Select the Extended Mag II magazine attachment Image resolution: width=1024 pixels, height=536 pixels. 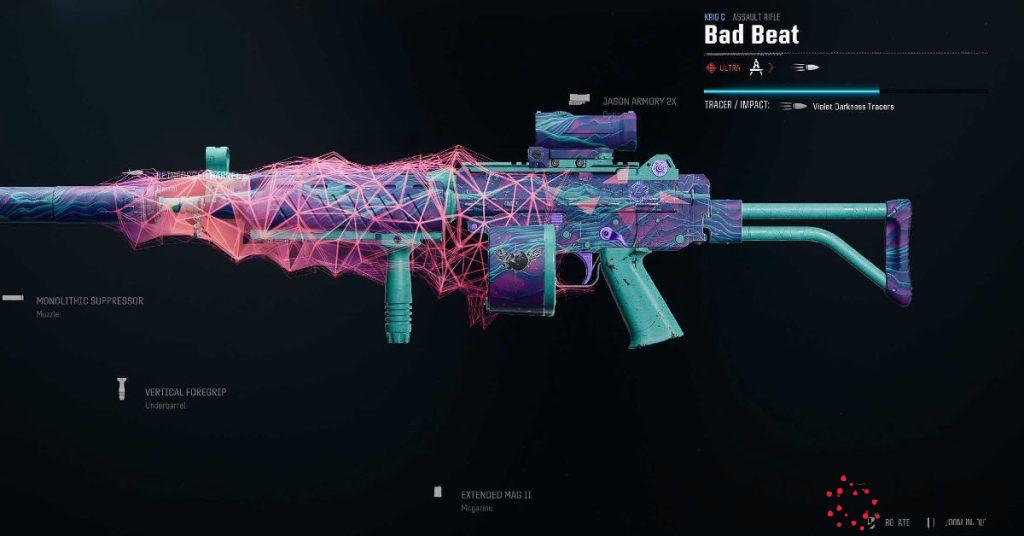(x=496, y=494)
